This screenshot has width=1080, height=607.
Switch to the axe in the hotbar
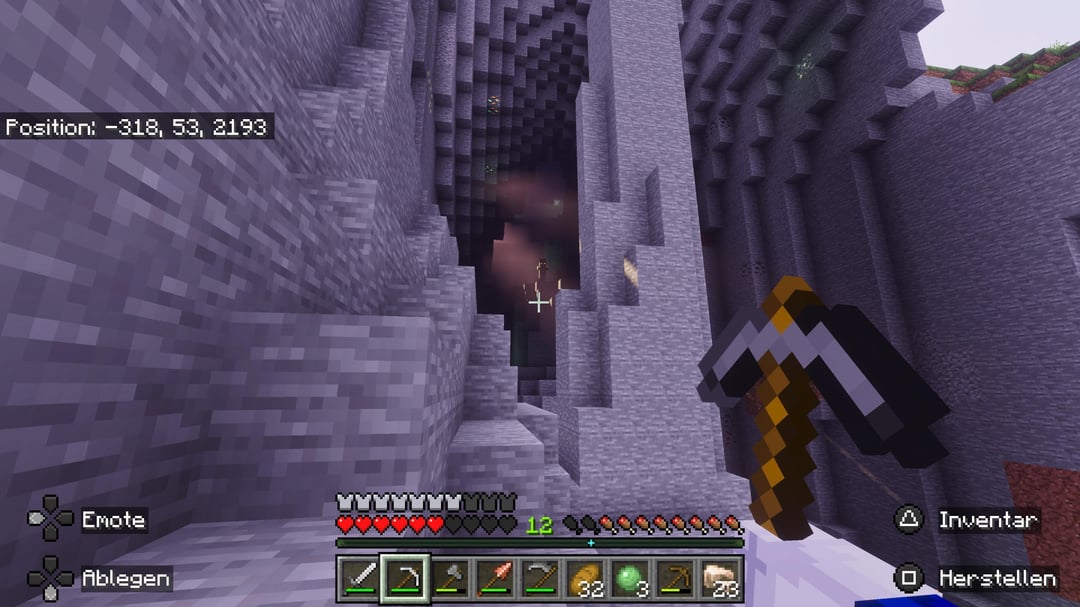click(x=449, y=578)
